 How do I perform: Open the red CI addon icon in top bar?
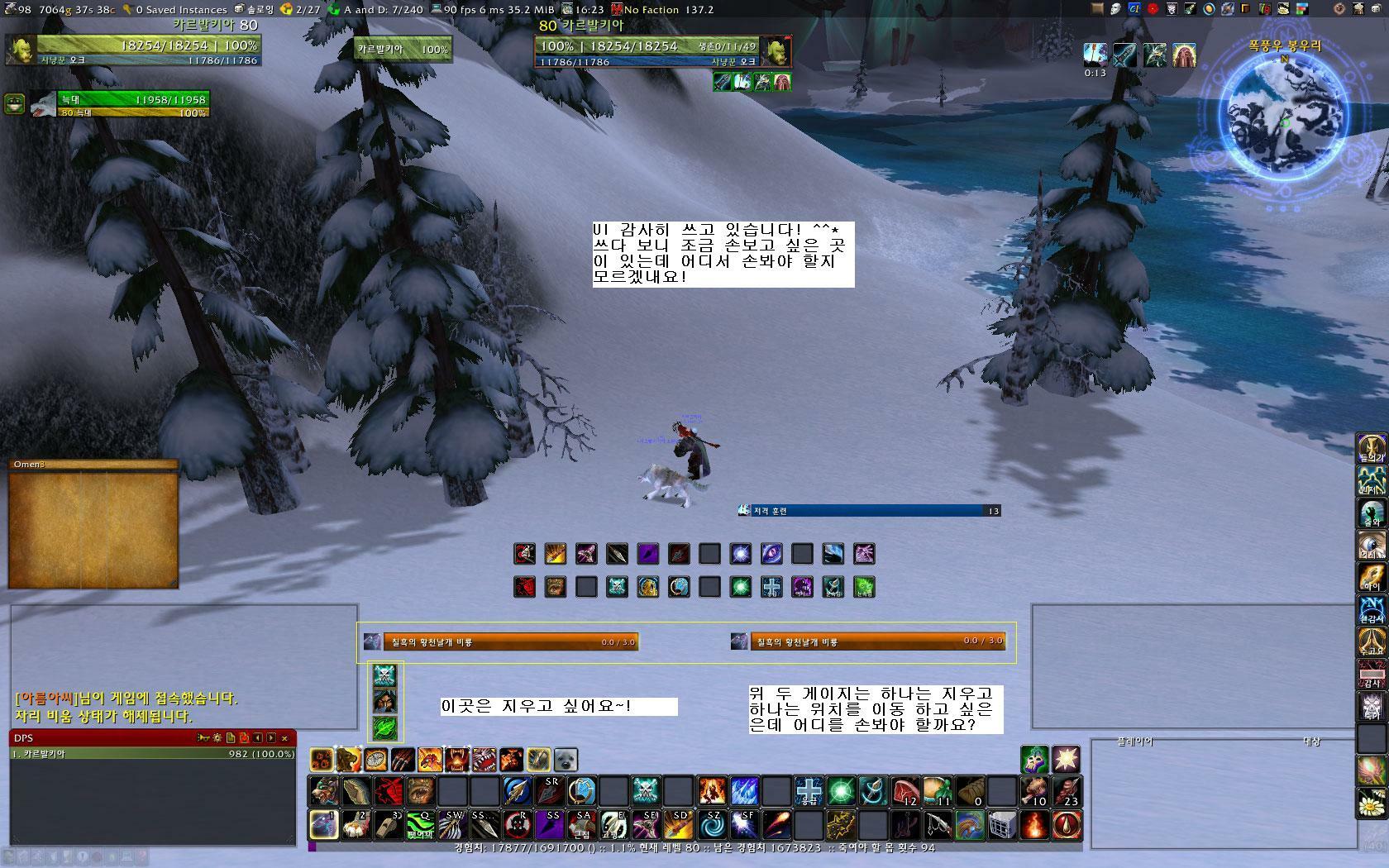point(1135,9)
